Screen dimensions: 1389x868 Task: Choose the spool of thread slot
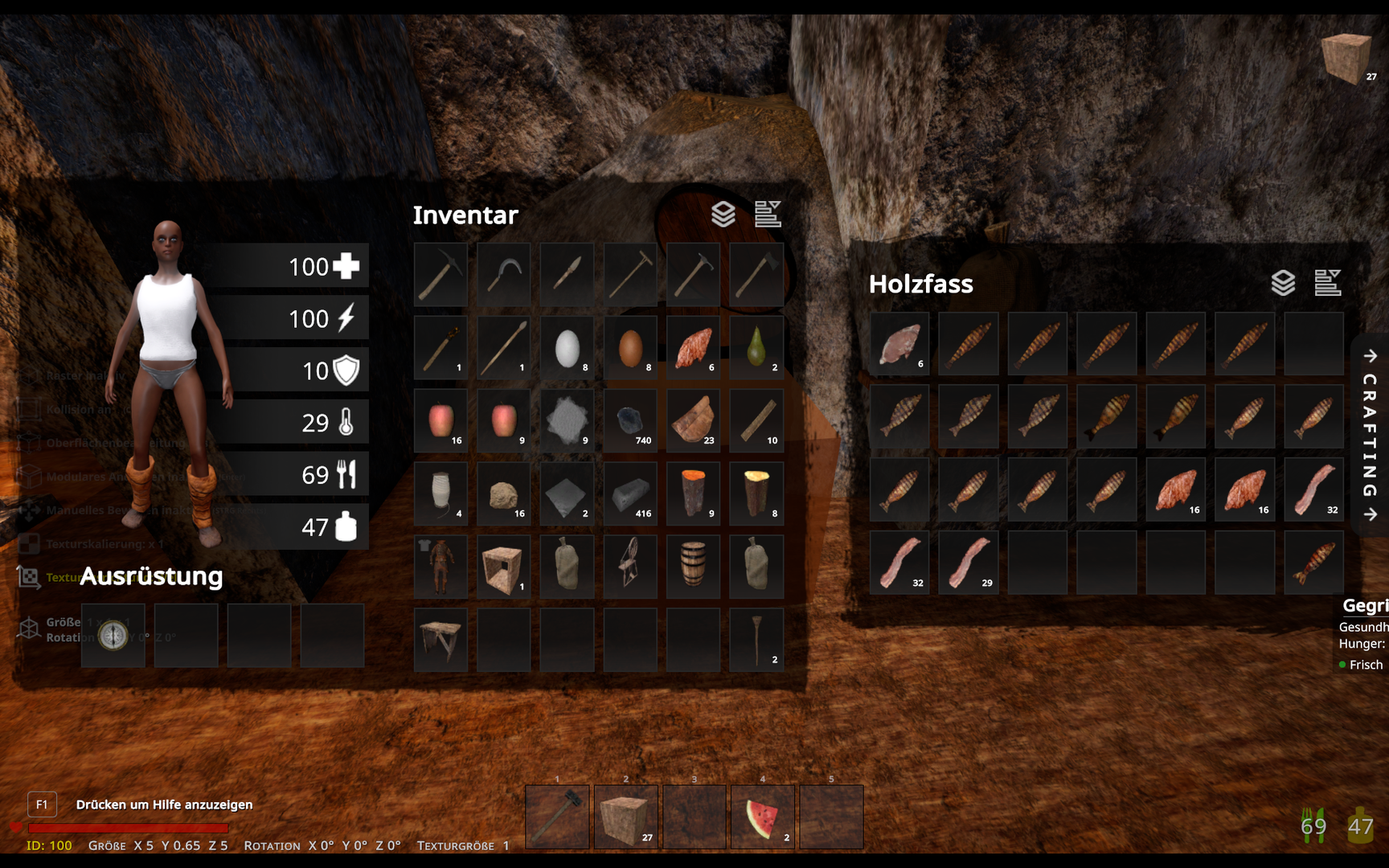pyautogui.click(x=440, y=493)
